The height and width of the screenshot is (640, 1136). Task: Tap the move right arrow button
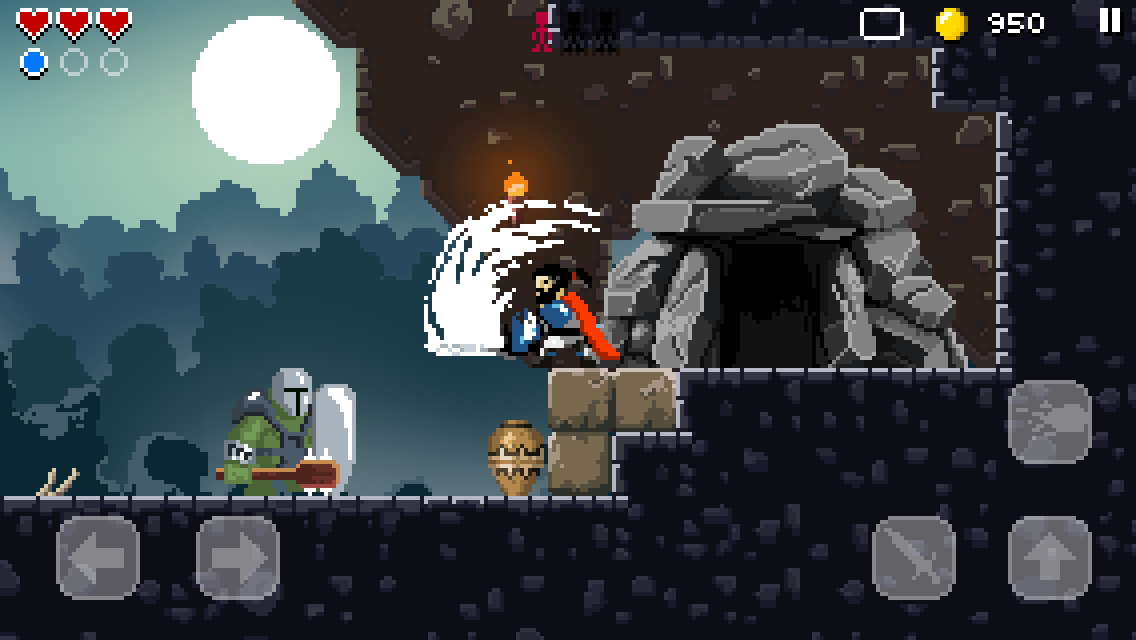(237, 557)
